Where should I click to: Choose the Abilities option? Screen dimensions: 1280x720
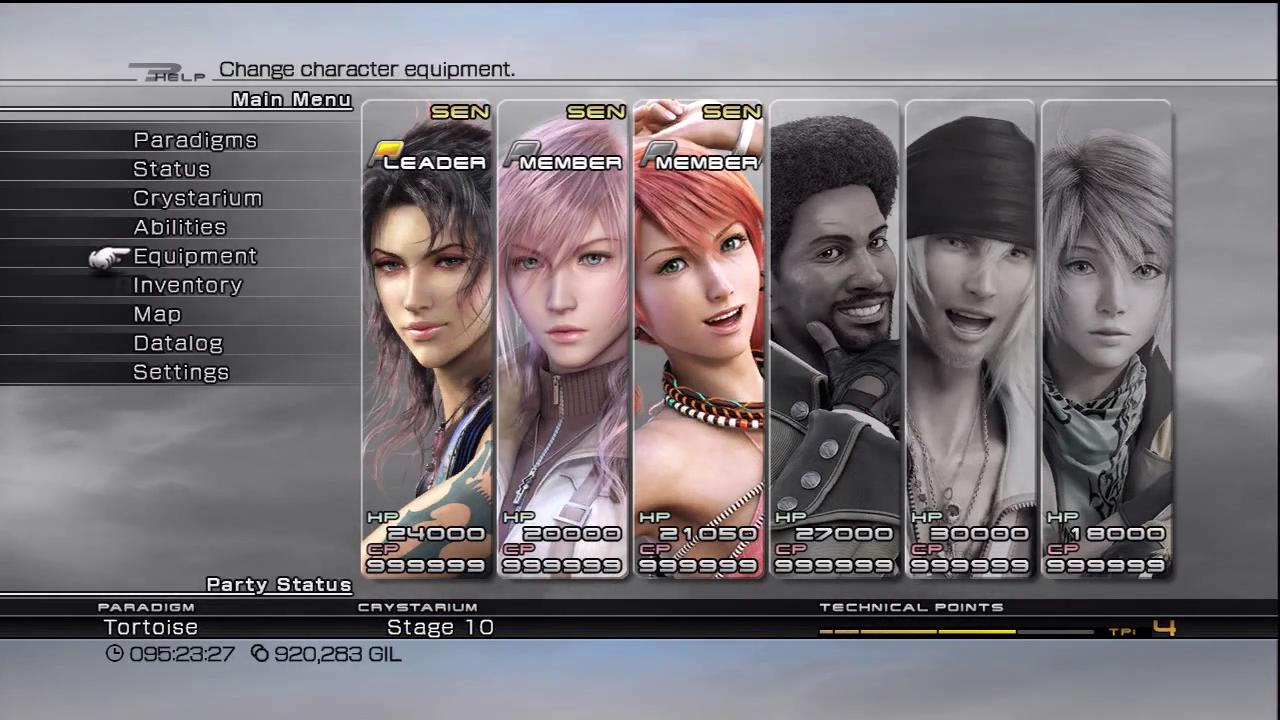pyautogui.click(x=180, y=227)
